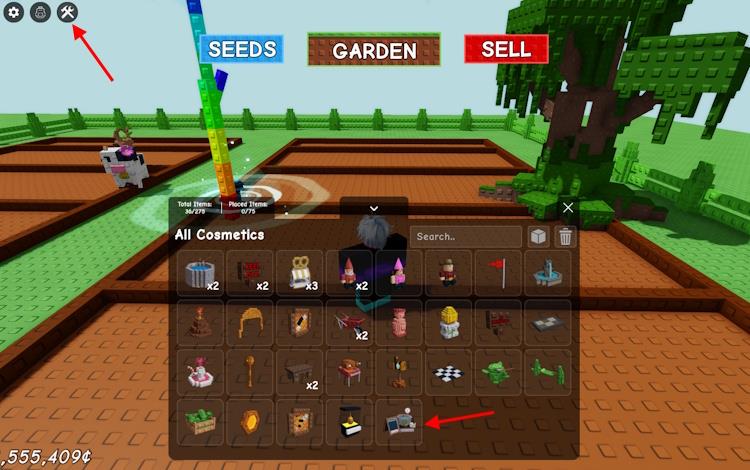This screenshot has height=470, width=750.
Task: Close the All Cosmetics panel
Action: coord(568,208)
